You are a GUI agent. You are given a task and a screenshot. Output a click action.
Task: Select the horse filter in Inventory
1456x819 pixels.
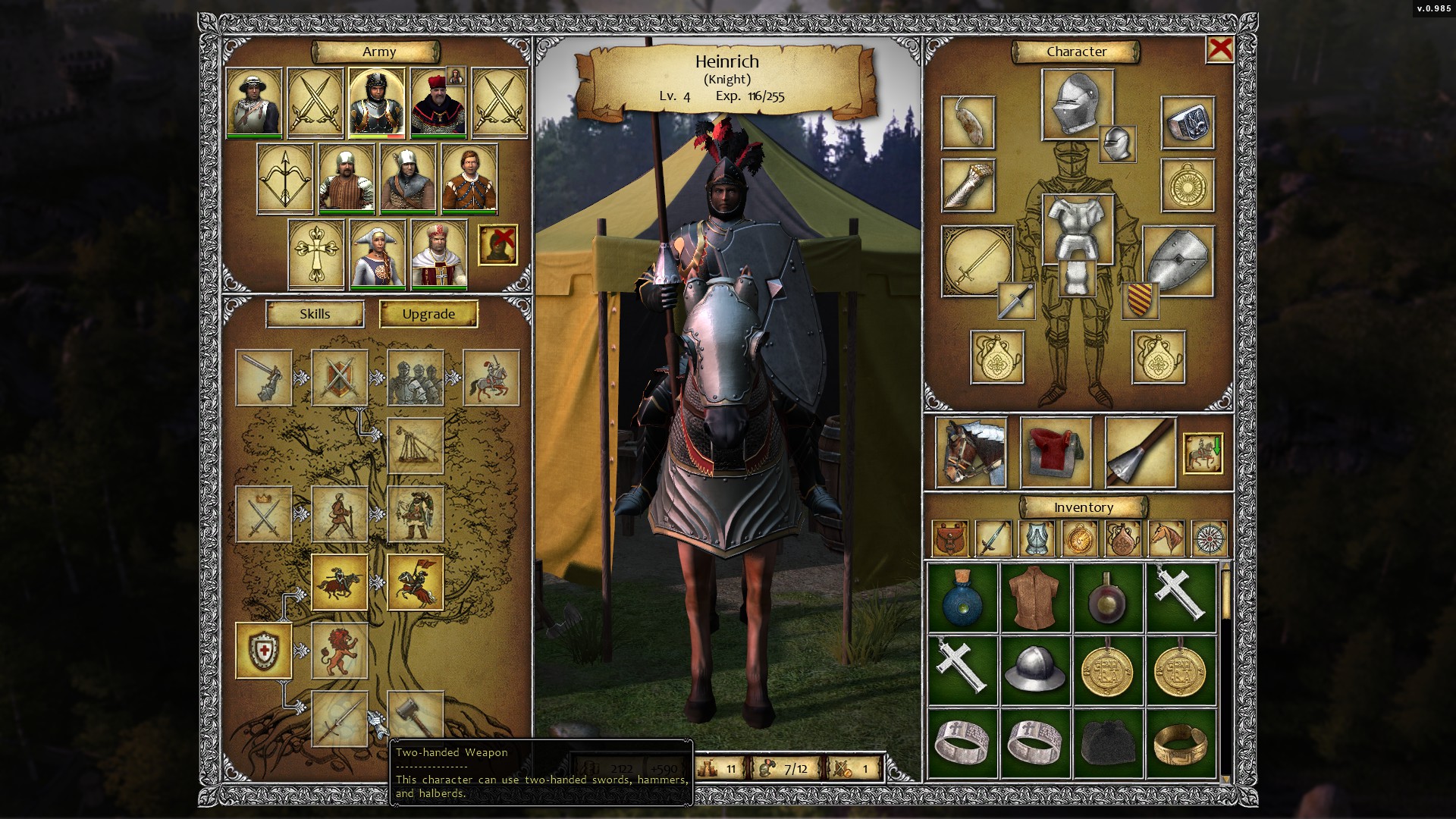(1166, 540)
